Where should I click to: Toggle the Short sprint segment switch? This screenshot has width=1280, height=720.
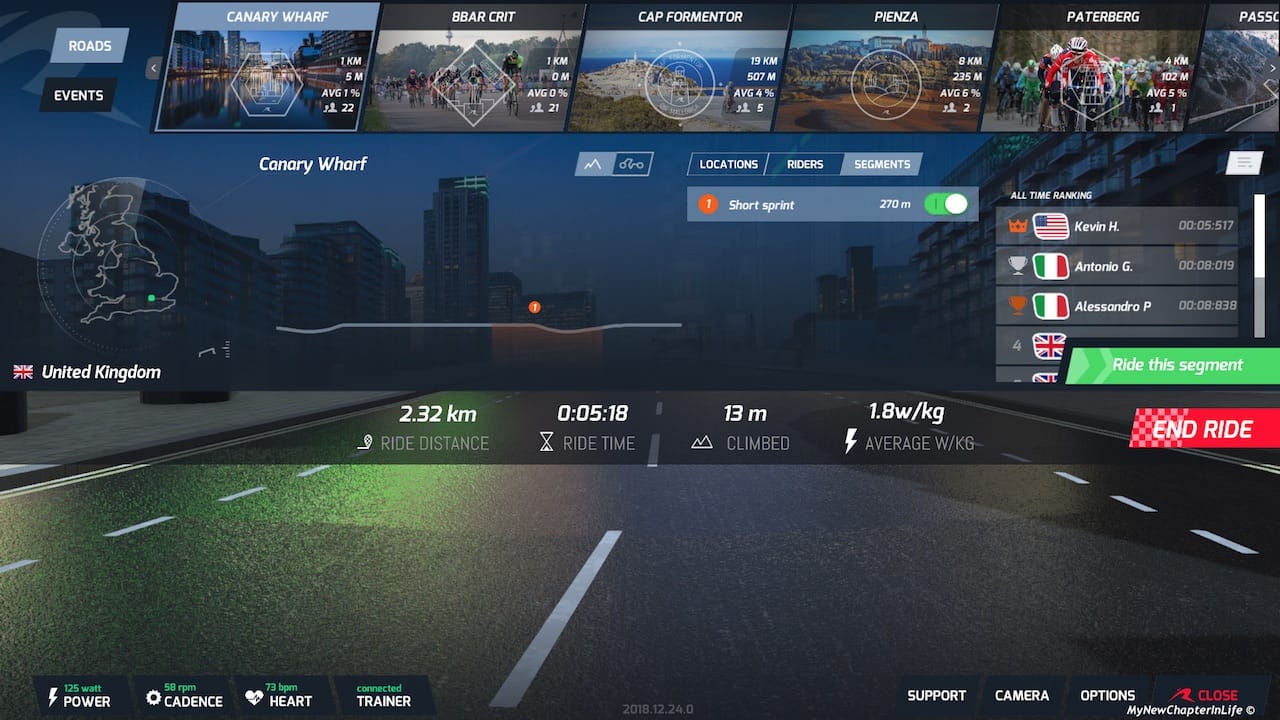tap(946, 204)
